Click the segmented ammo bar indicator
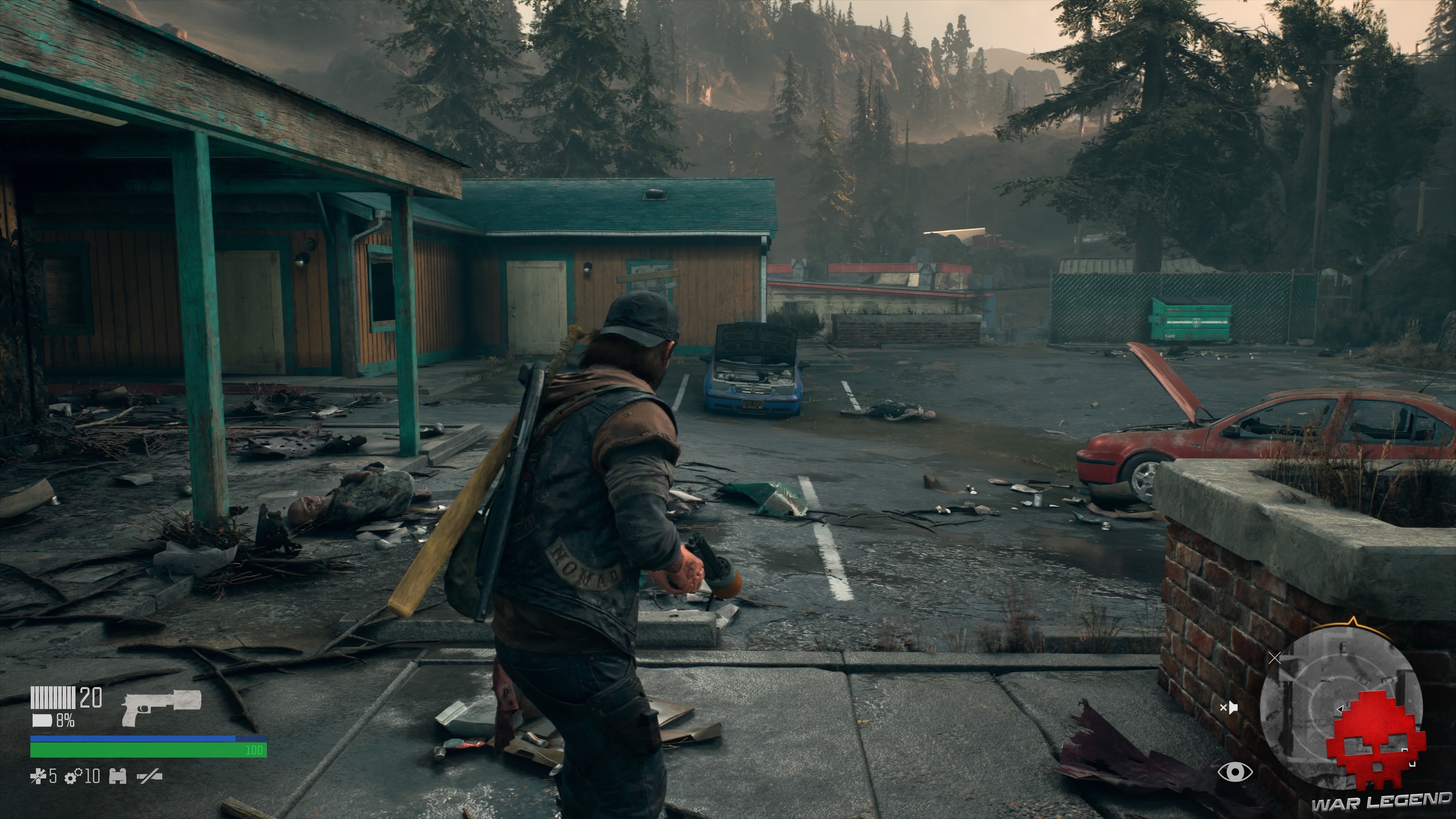This screenshot has width=1456, height=819. pyautogui.click(x=53, y=698)
